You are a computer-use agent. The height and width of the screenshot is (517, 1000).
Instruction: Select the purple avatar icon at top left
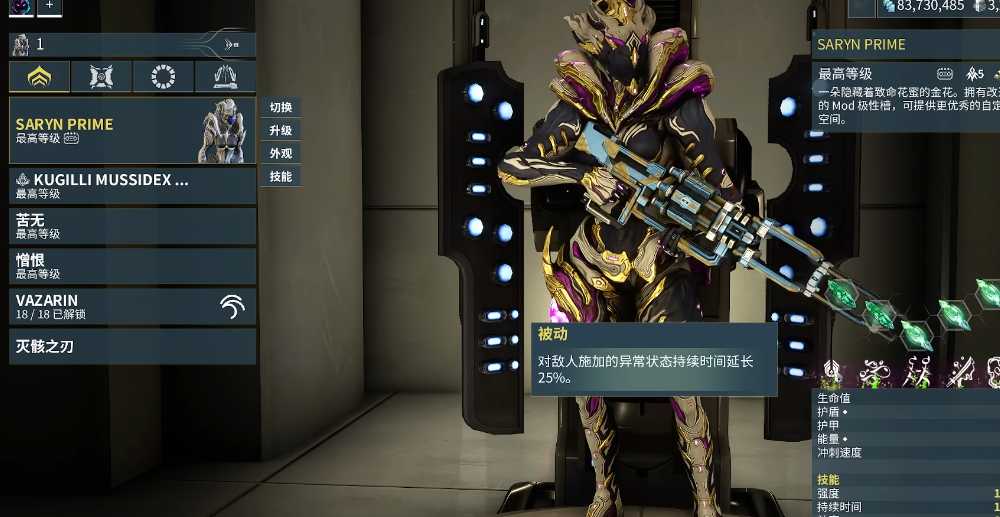(x=22, y=6)
